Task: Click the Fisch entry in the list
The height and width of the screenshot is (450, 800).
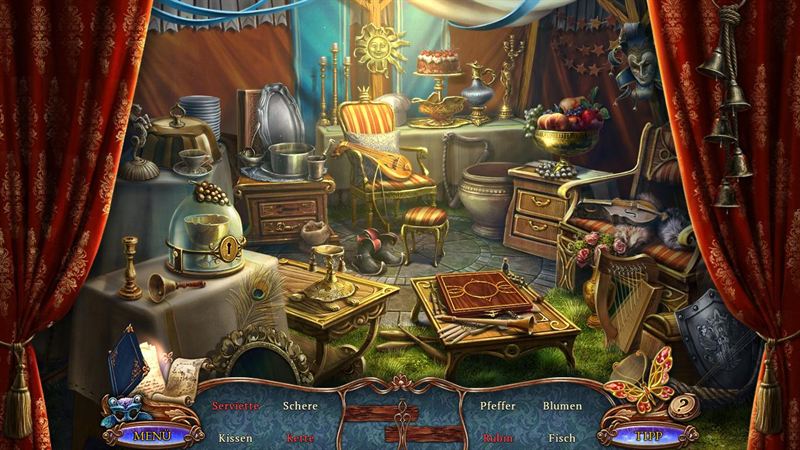Action: [x=562, y=438]
